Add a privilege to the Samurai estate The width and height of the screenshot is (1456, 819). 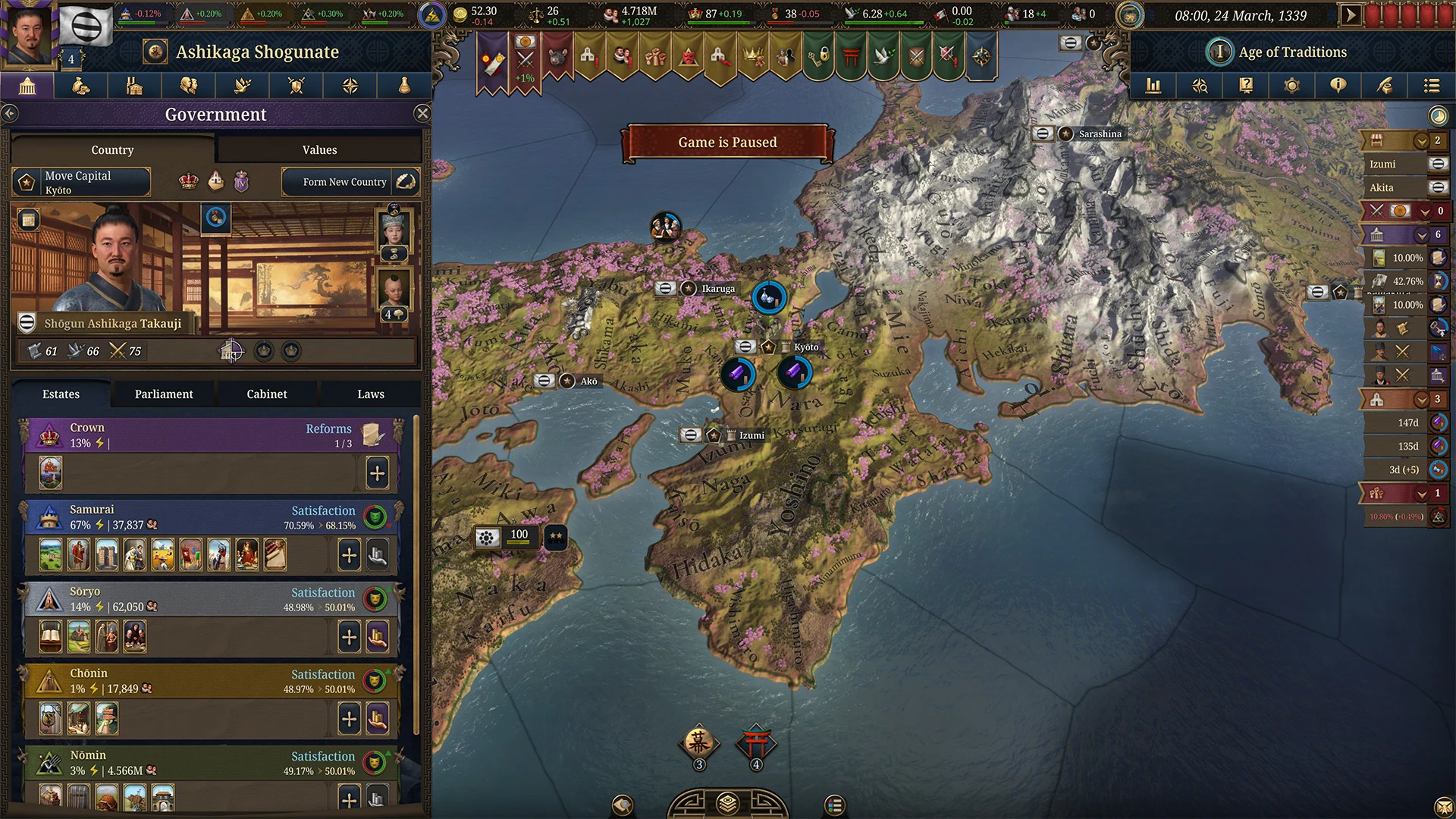[349, 555]
